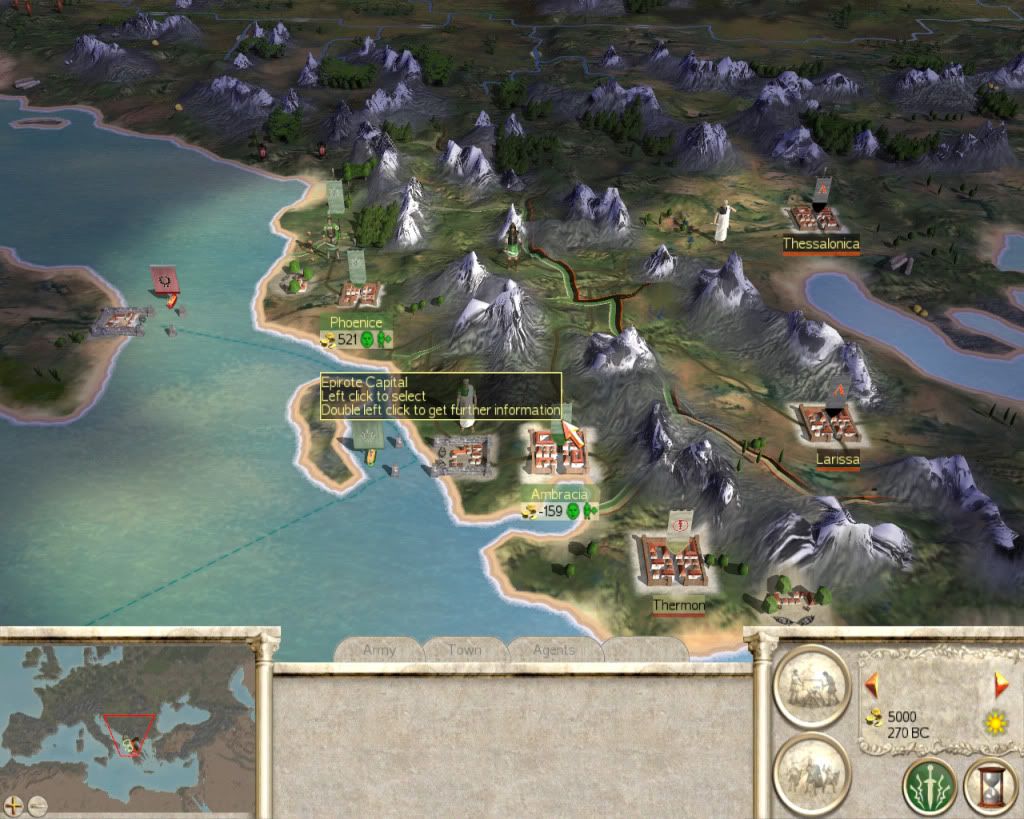Switch to the Army tab
The width and height of the screenshot is (1024, 819).
tap(379, 650)
